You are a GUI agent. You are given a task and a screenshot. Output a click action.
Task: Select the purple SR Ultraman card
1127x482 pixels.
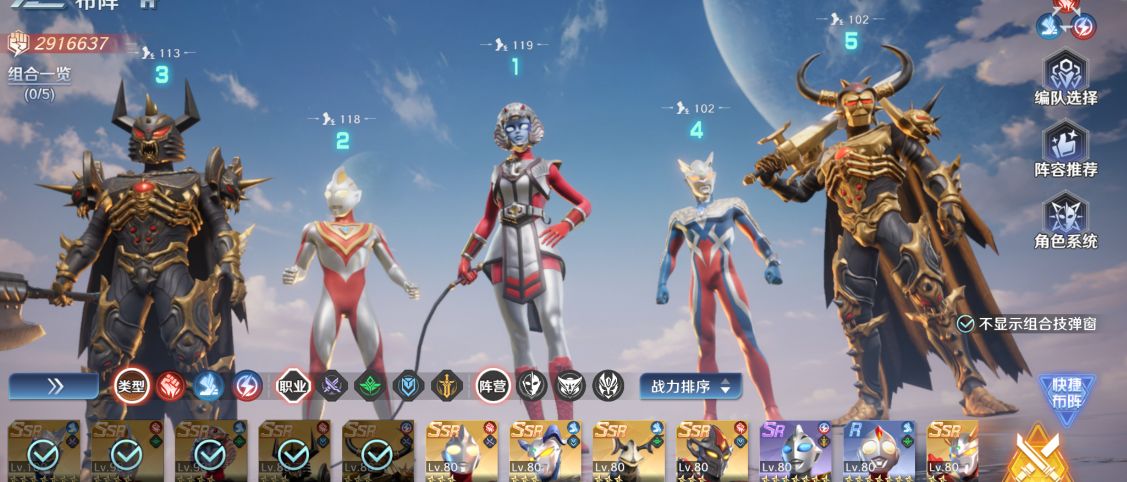(x=796, y=451)
